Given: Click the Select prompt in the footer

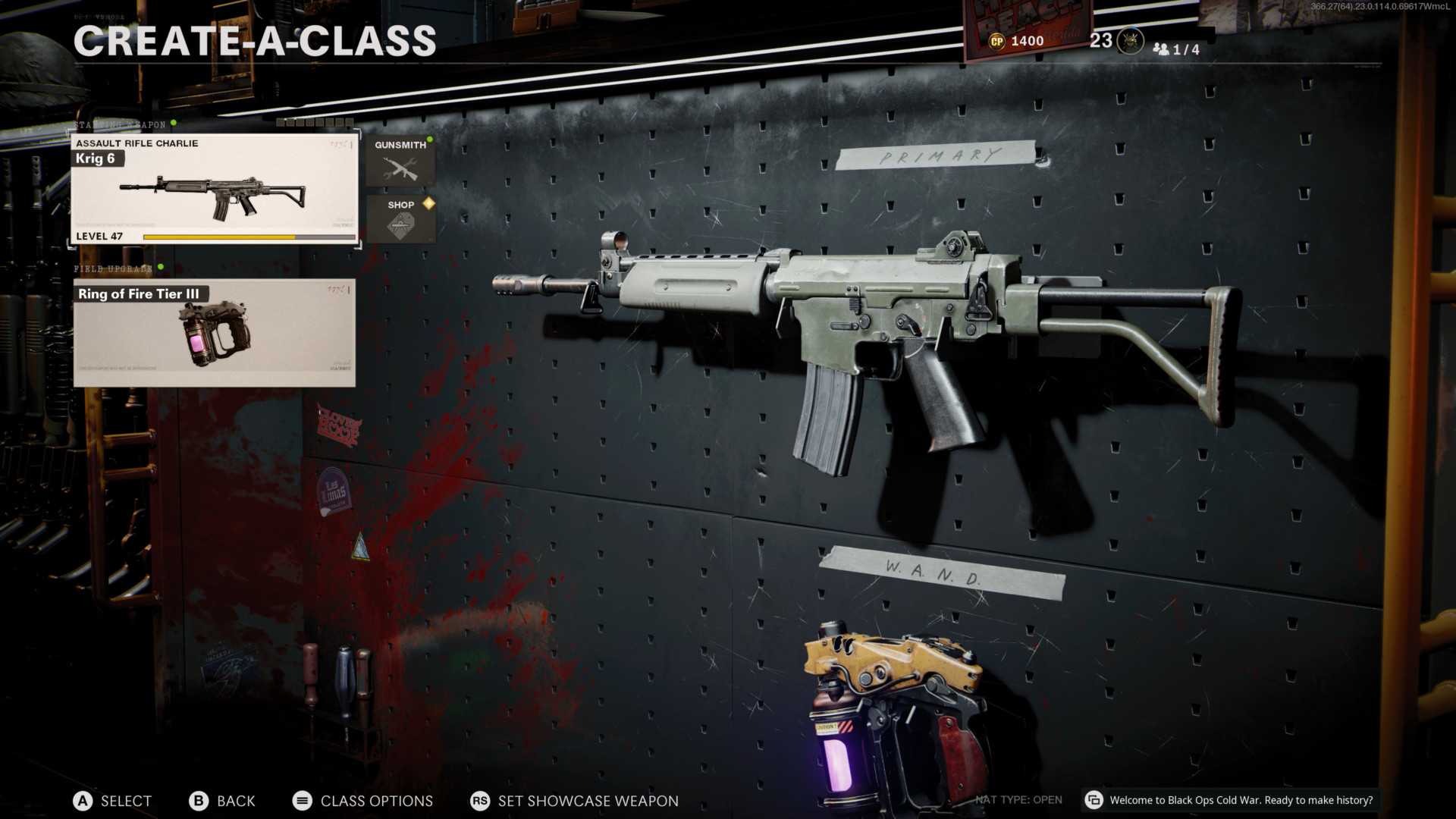Looking at the screenshot, I should (112, 801).
